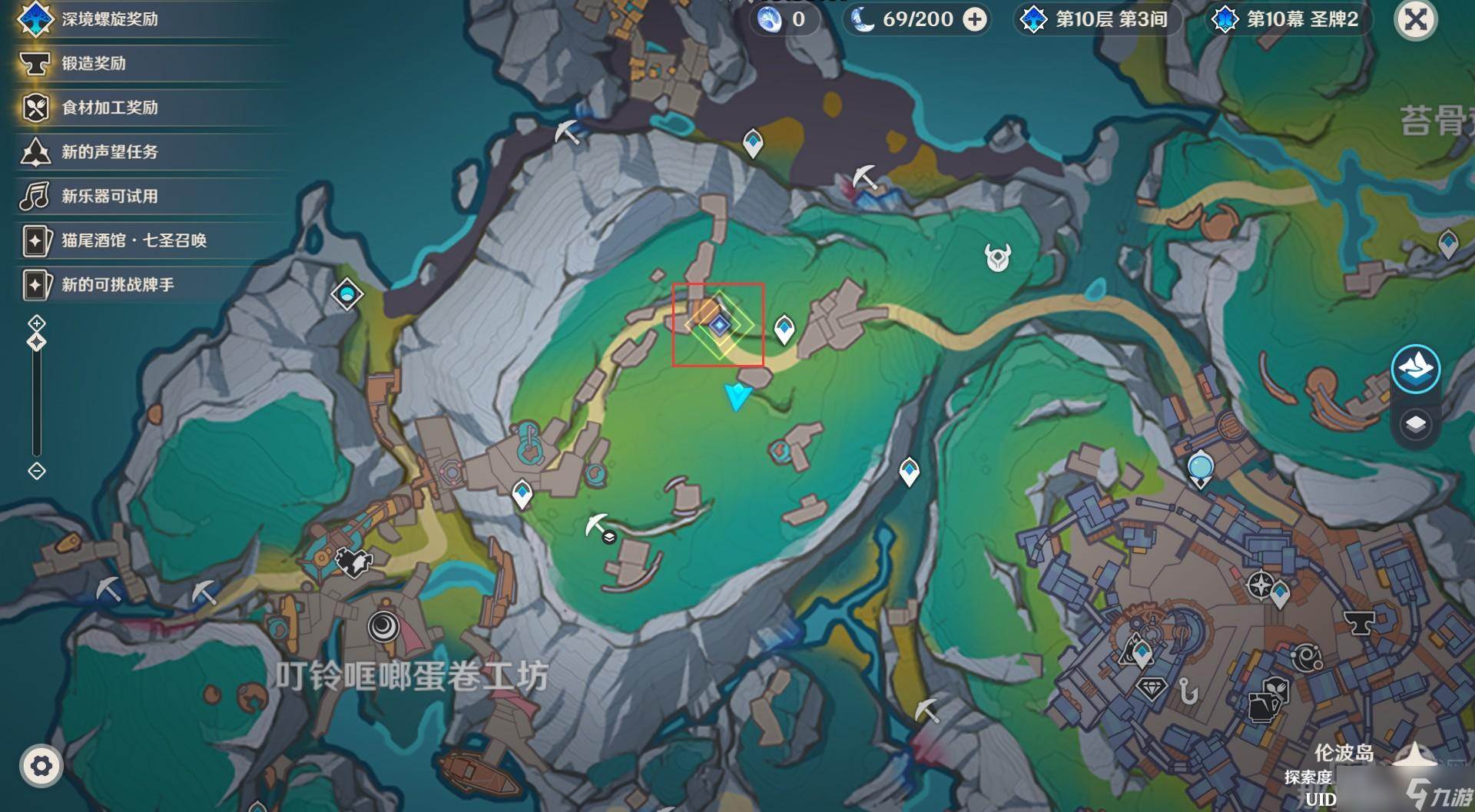Add original resin with the plus button
The width and height of the screenshot is (1475, 812).
point(975,20)
